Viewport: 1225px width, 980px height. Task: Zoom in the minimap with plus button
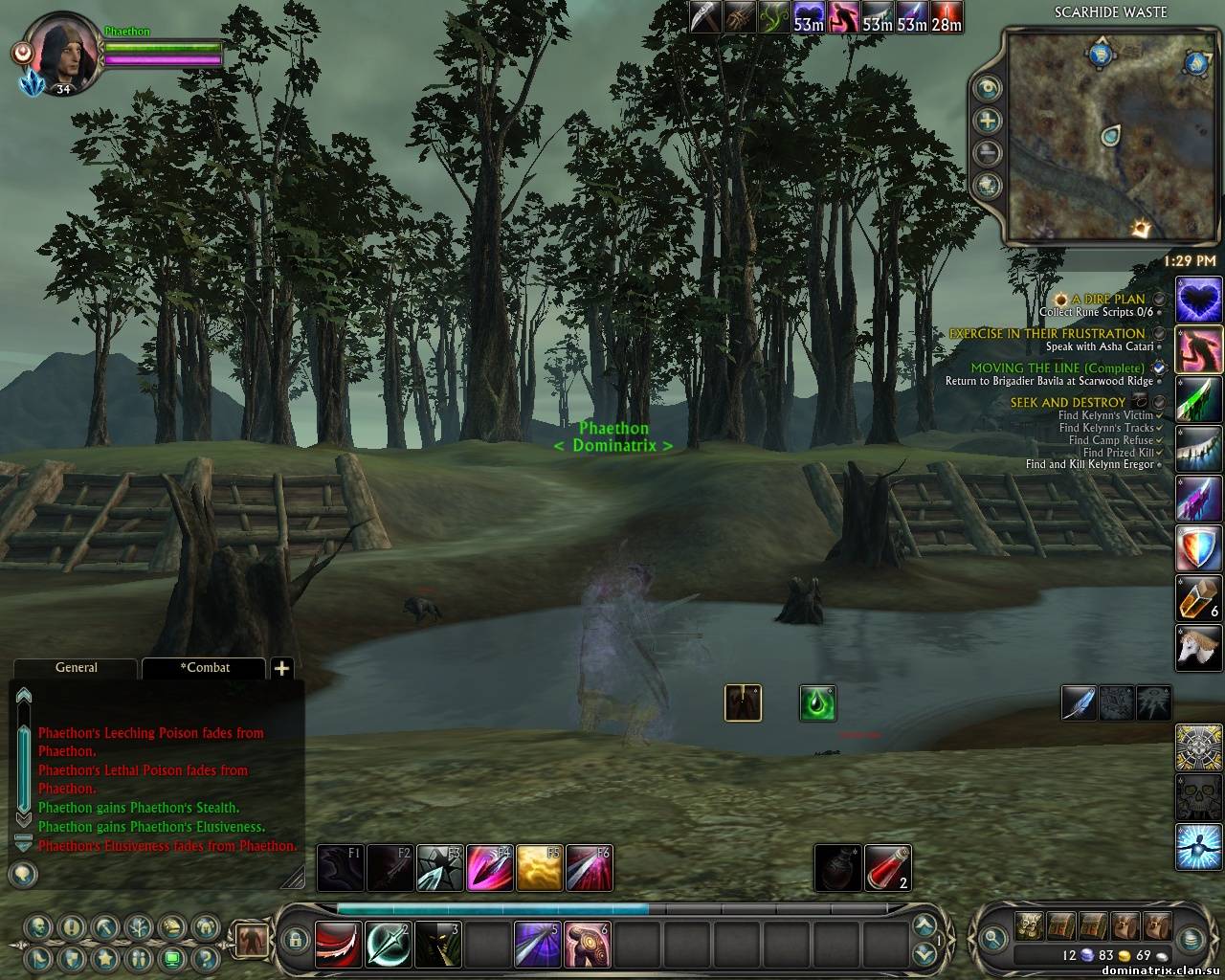click(x=988, y=121)
